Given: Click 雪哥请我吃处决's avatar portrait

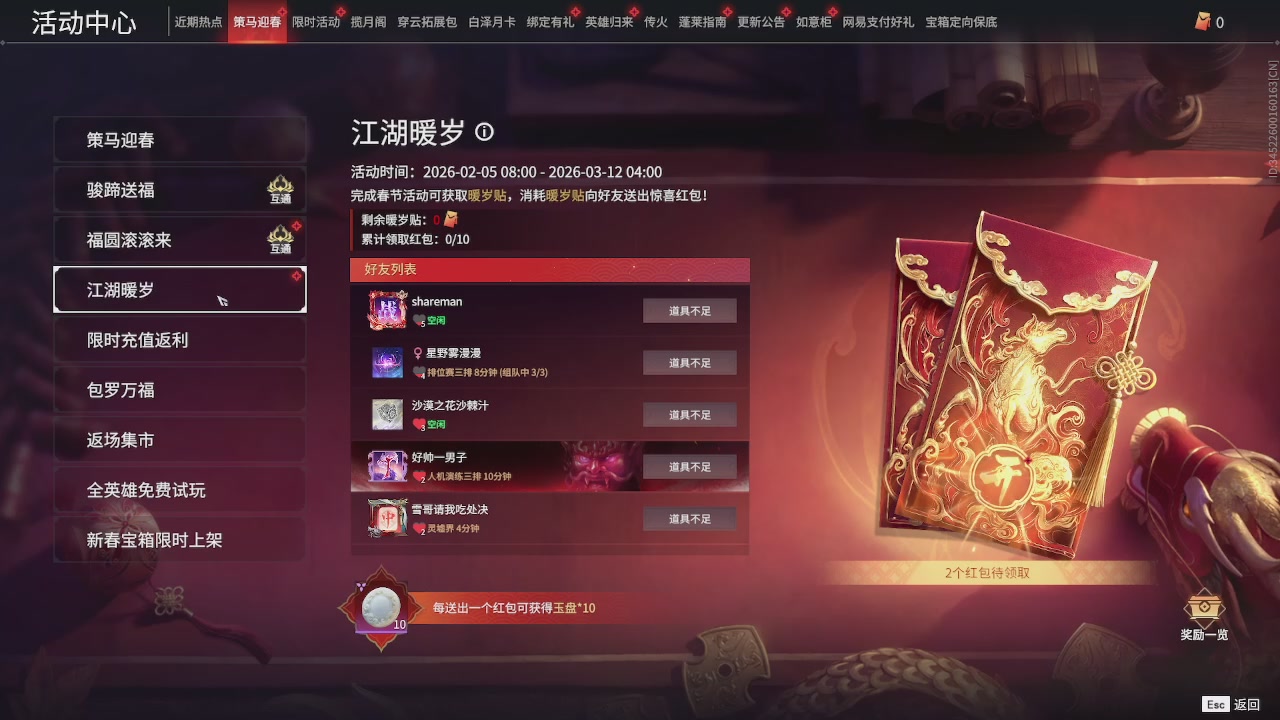Looking at the screenshot, I should (387, 518).
